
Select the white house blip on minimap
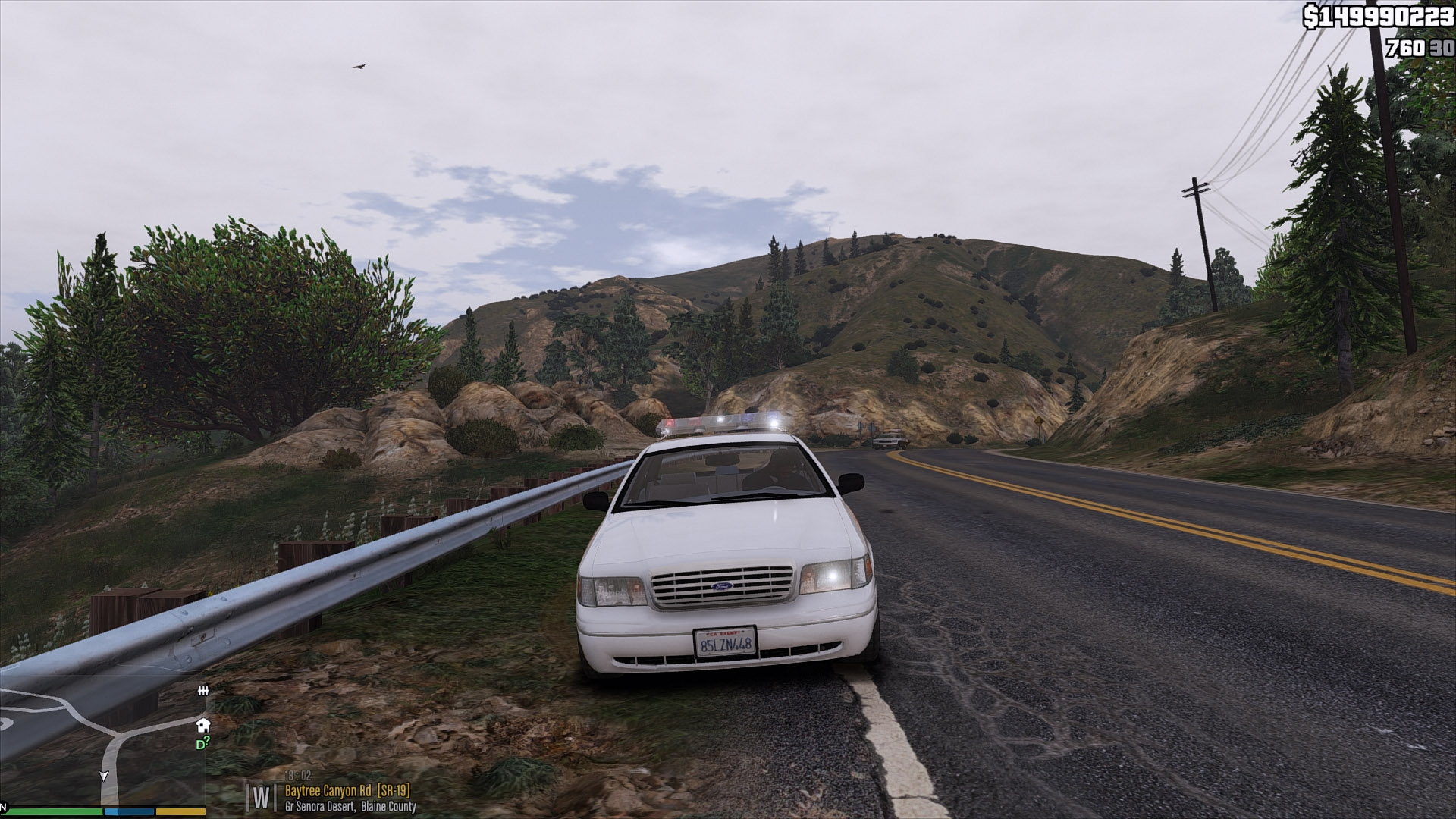pyautogui.click(x=203, y=725)
